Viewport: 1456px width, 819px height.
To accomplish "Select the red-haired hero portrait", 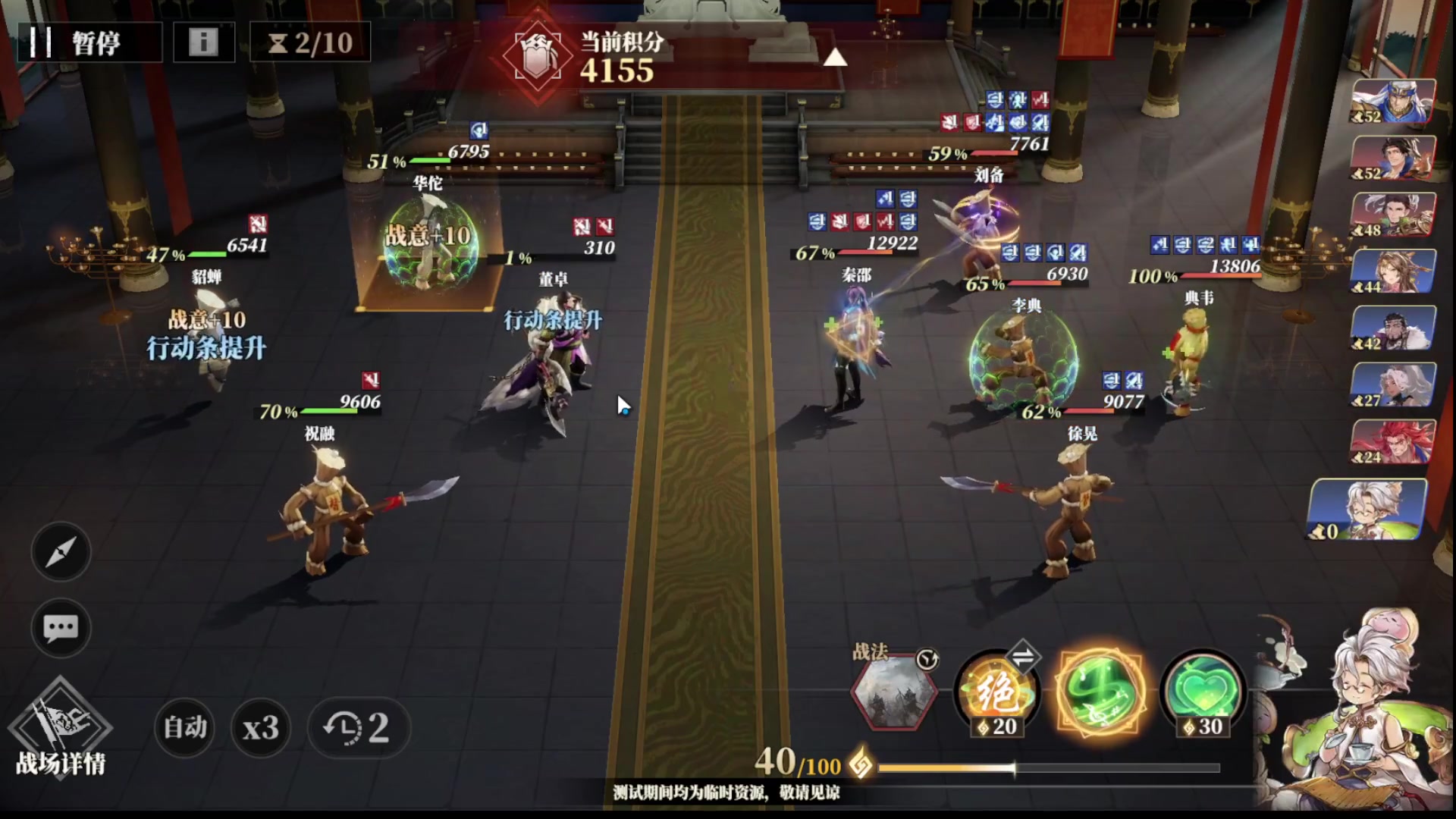I will click(x=1394, y=441).
